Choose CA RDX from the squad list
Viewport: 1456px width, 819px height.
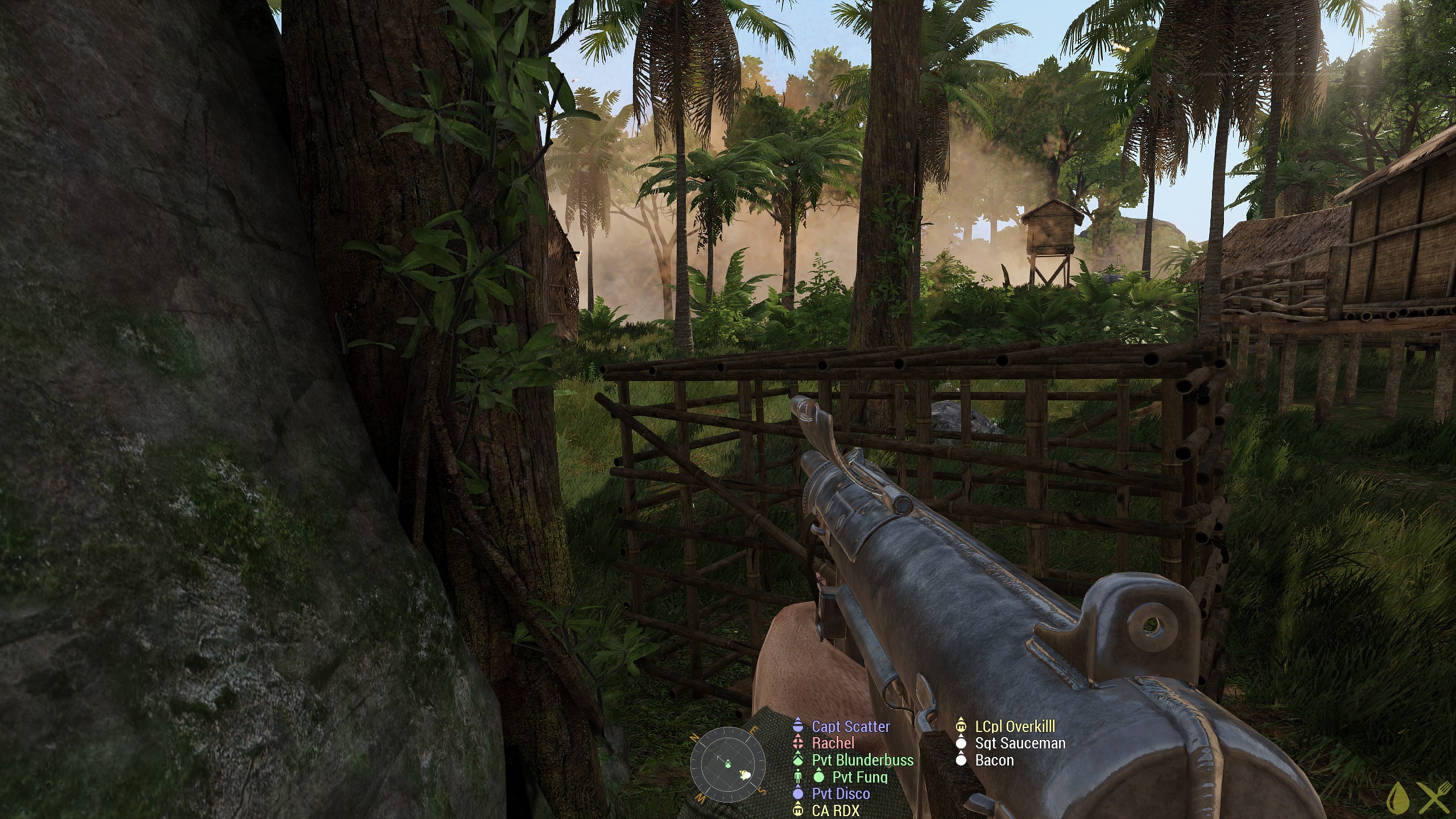(x=835, y=810)
